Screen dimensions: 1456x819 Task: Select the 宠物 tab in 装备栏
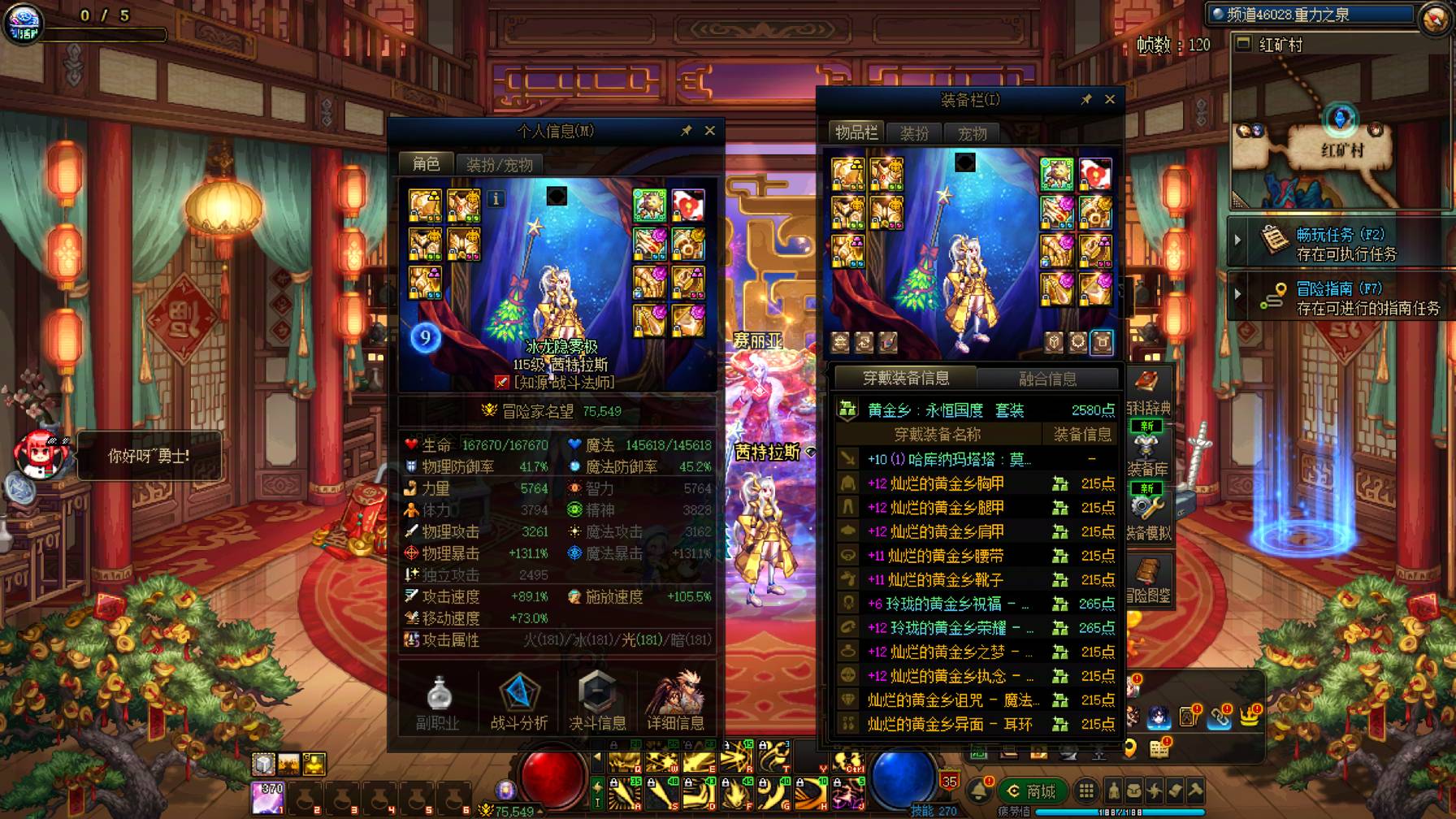pos(972,133)
